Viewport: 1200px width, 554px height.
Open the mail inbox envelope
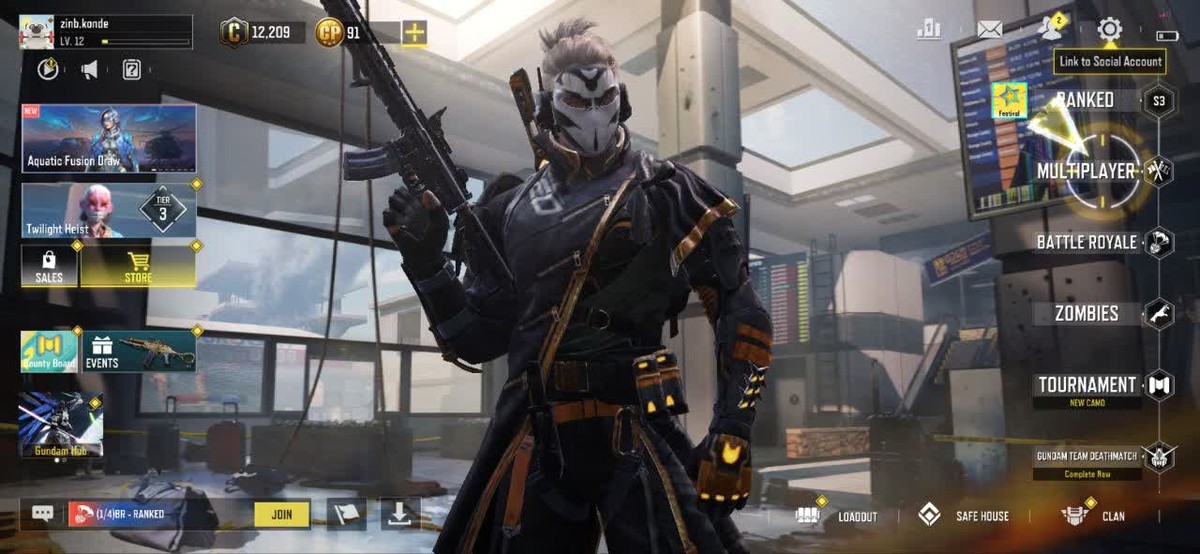989,30
